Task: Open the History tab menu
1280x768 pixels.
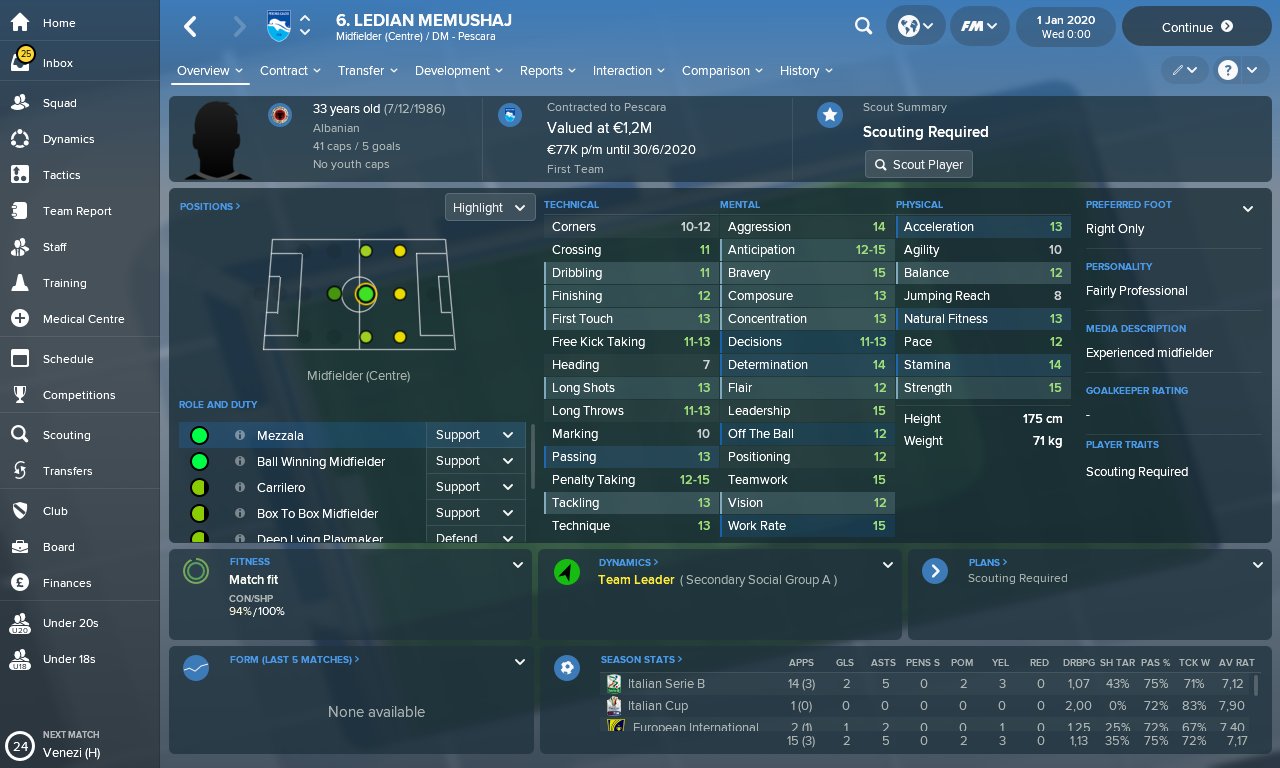Action: tap(806, 71)
